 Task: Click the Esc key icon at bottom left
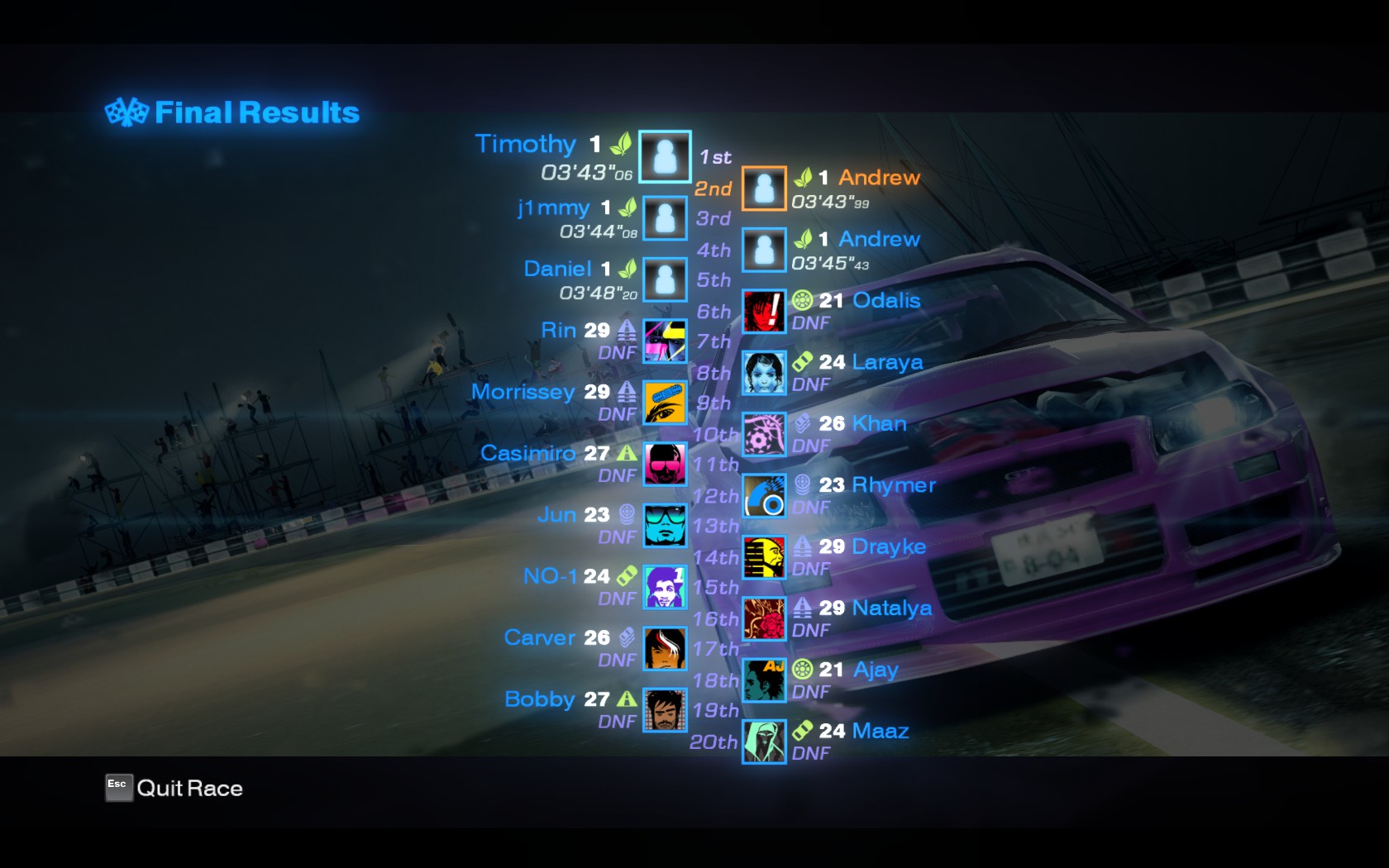tap(118, 788)
